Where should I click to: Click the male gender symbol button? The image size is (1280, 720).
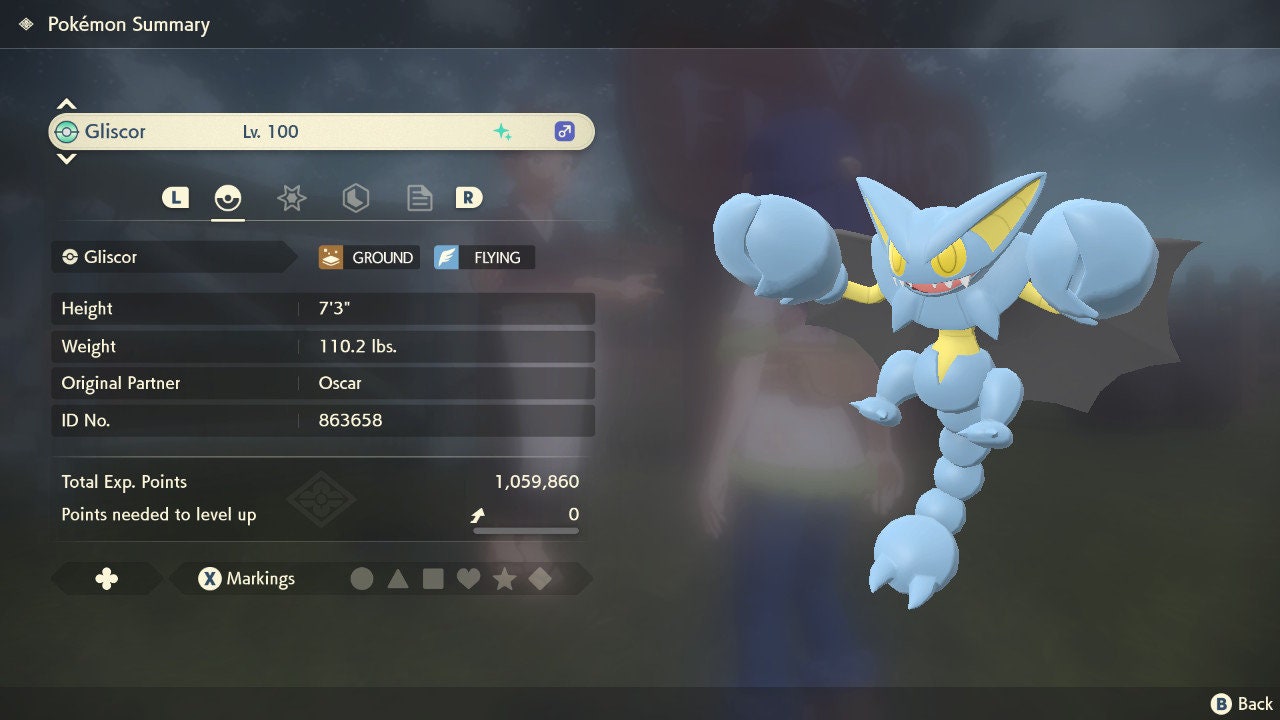(563, 131)
